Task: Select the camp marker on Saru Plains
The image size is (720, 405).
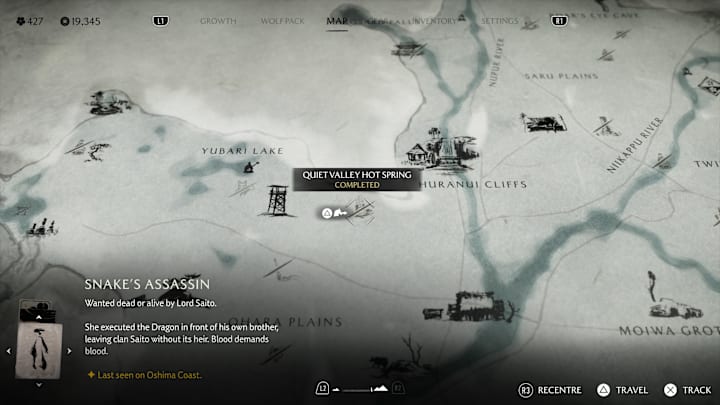Action: [x=541, y=122]
